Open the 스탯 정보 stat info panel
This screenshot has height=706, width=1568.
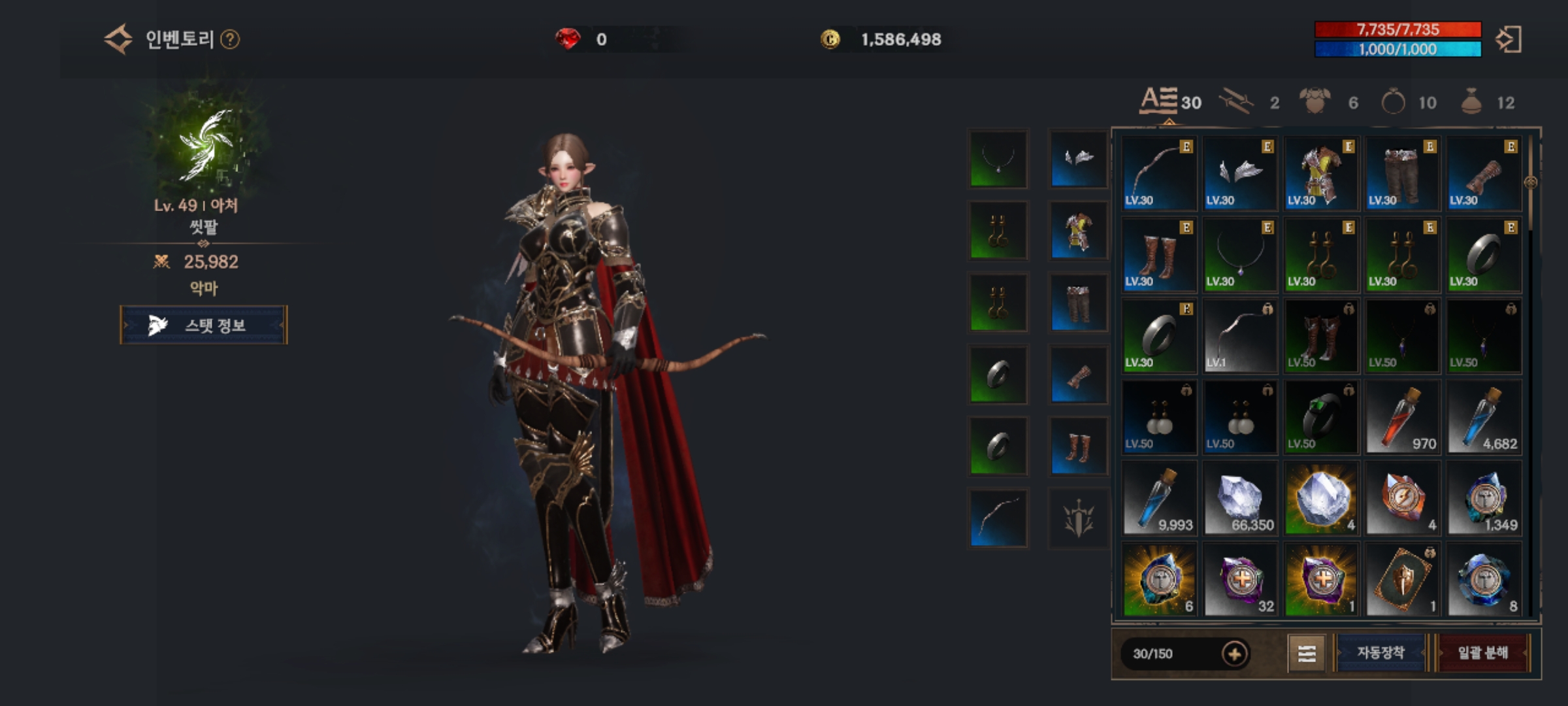pos(203,325)
